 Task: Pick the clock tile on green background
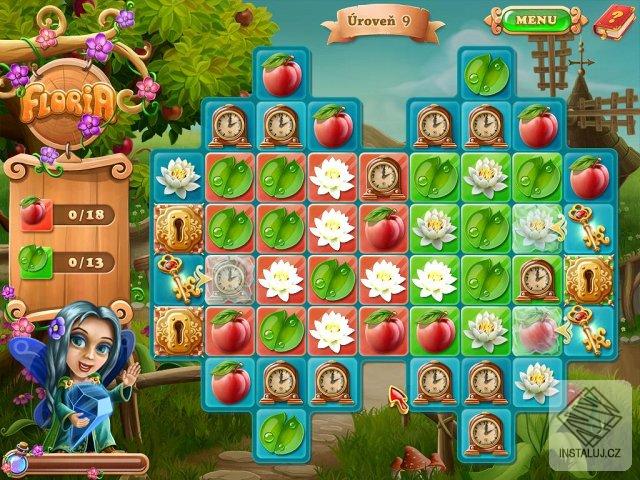[x=536, y=279]
